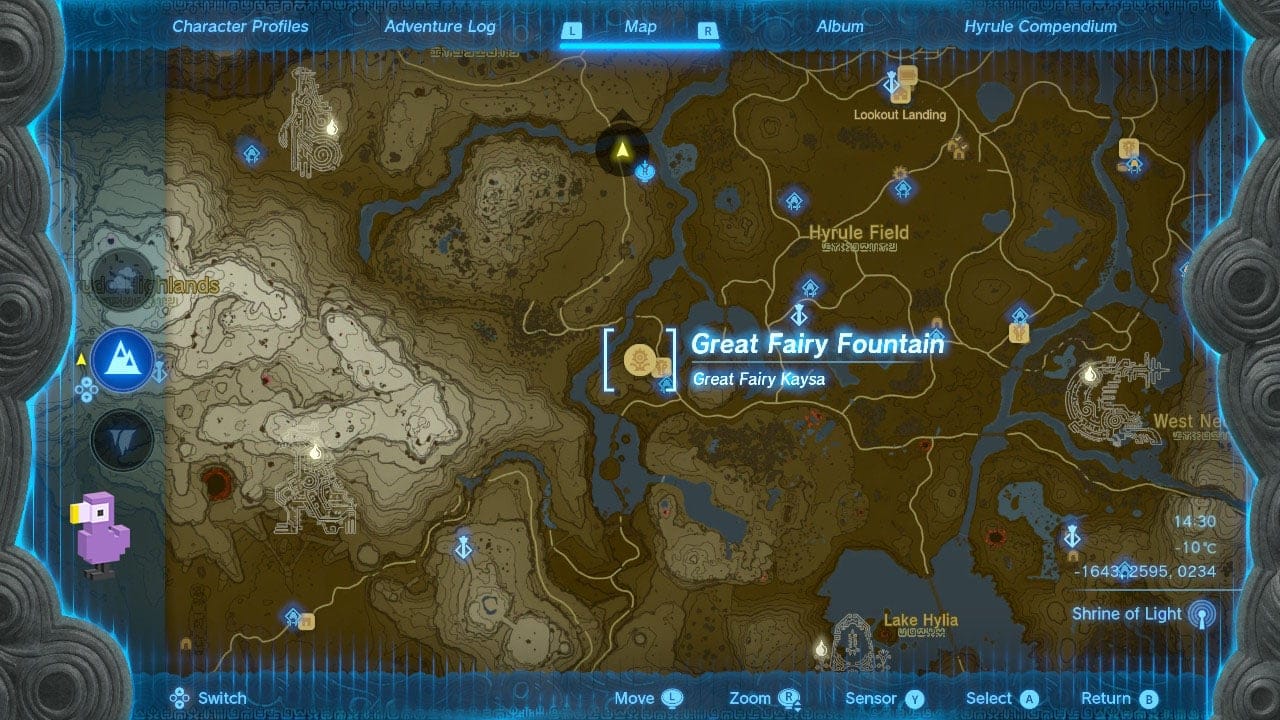
Task: Click the Adventure Log menu item
Action: point(440,27)
